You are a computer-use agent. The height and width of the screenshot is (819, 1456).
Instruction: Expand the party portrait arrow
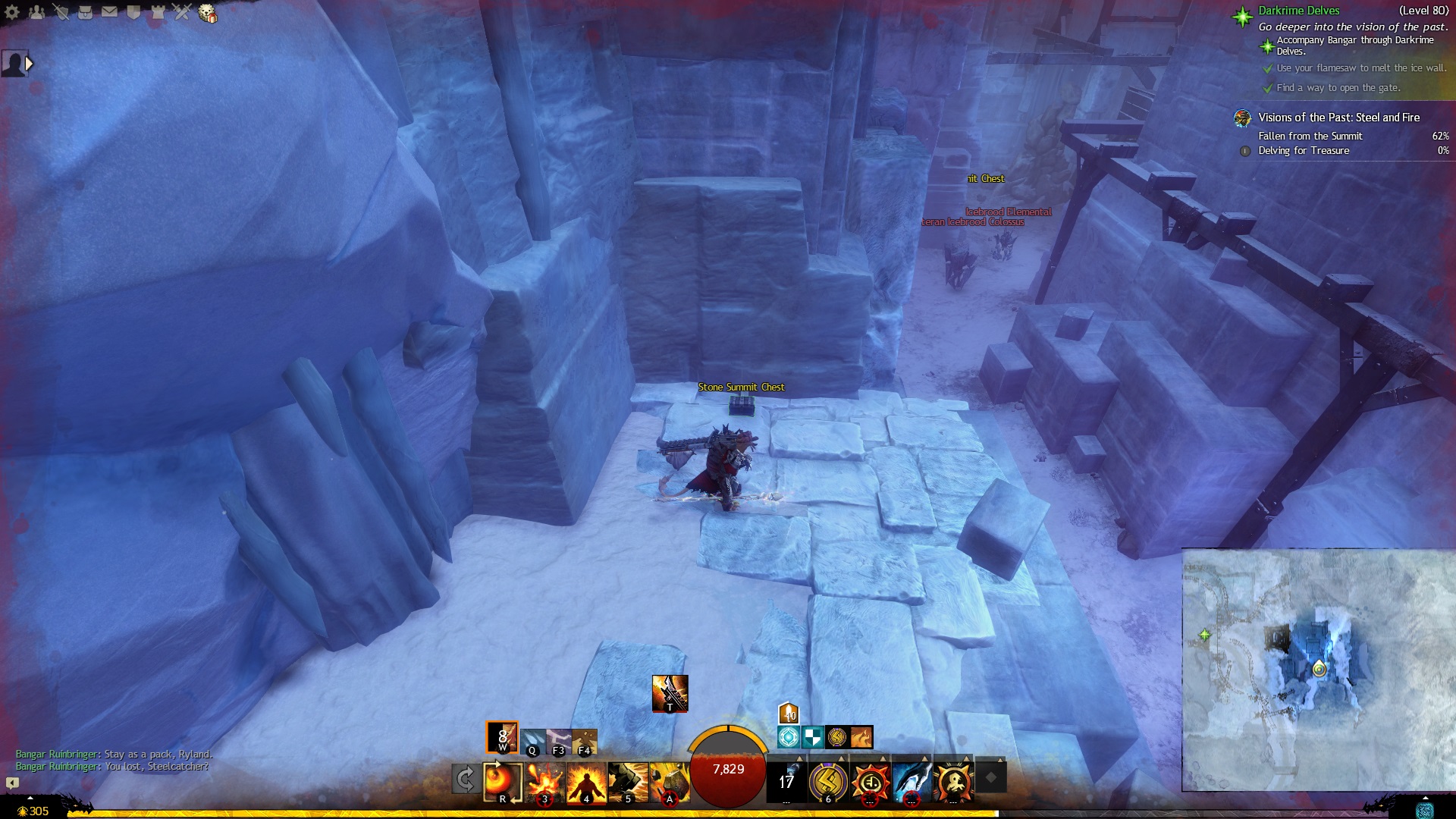point(29,64)
